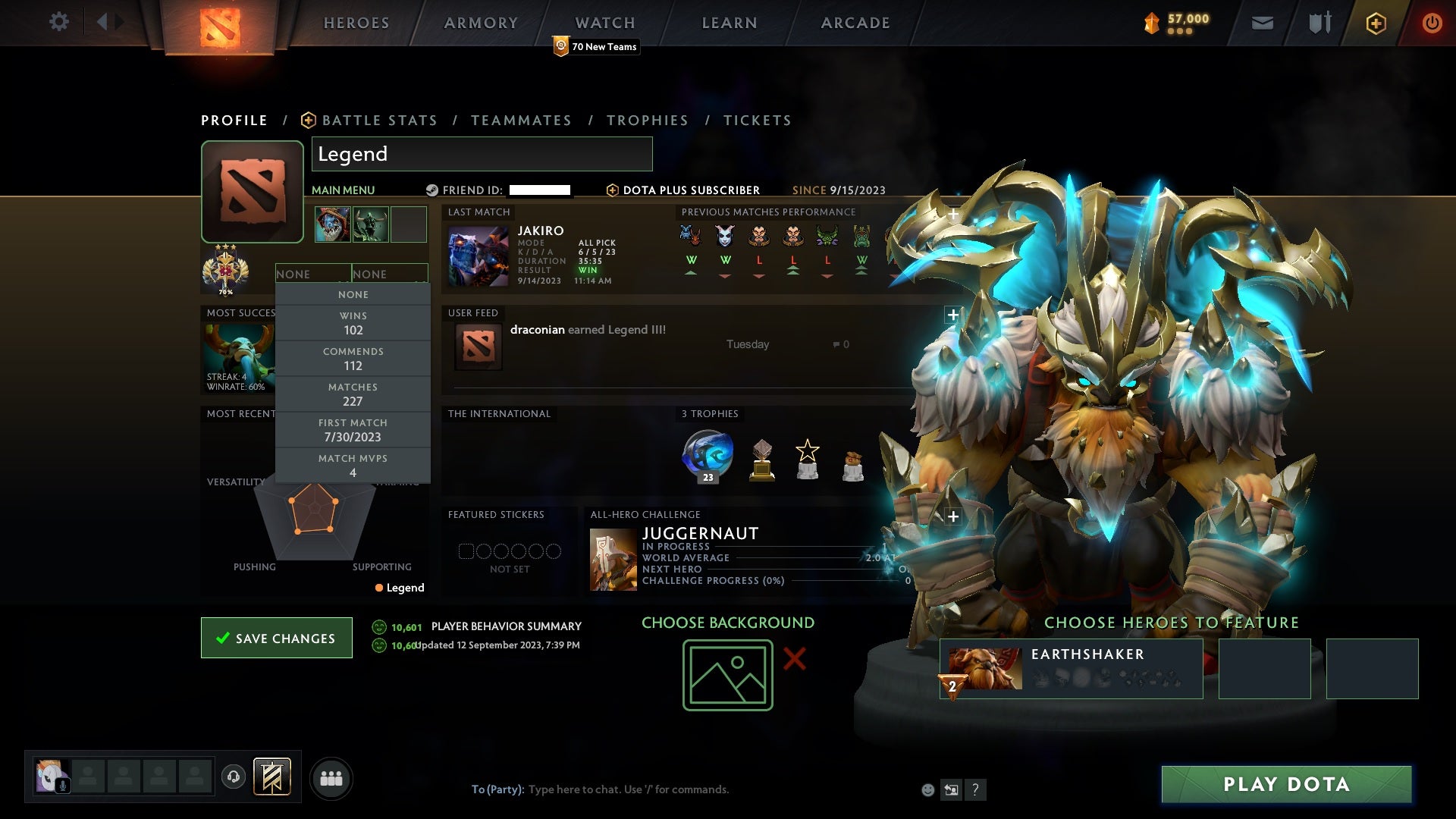This screenshot has height=819, width=1456.
Task: Choose FIRST MATCH in the stat dropdown
Action: (x=353, y=430)
